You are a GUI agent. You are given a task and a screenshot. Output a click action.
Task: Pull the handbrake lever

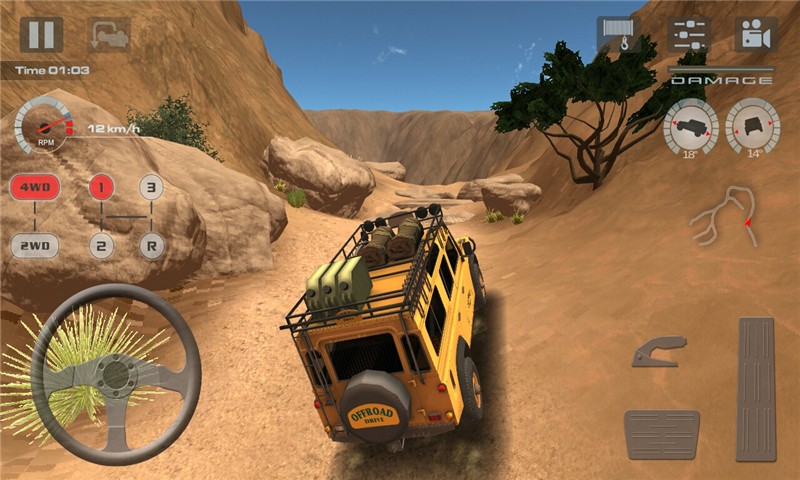click(659, 352)
